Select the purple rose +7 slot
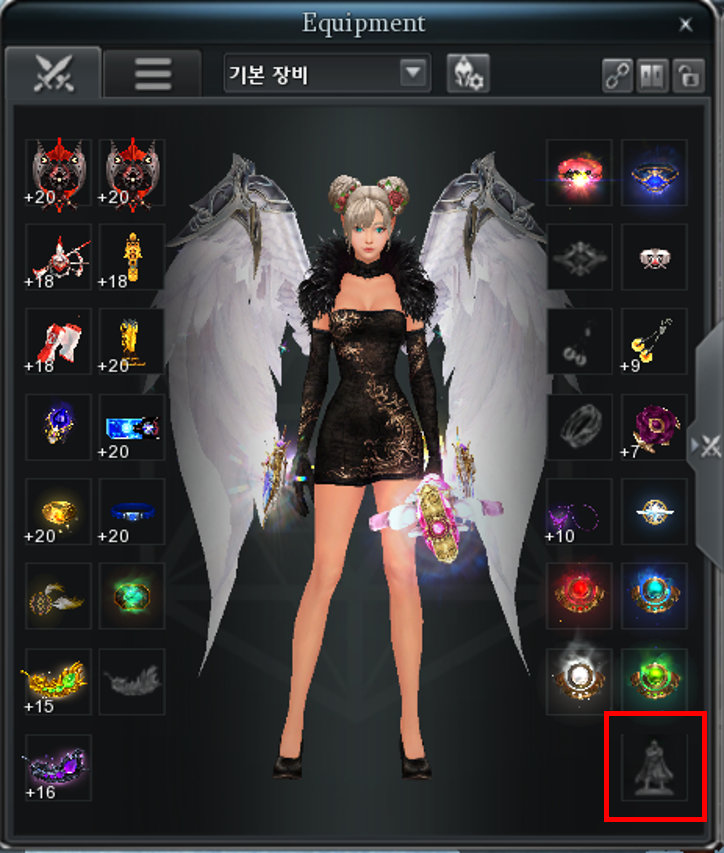The image size is (724, 853). pyautogui.click(x=654, y=426)
